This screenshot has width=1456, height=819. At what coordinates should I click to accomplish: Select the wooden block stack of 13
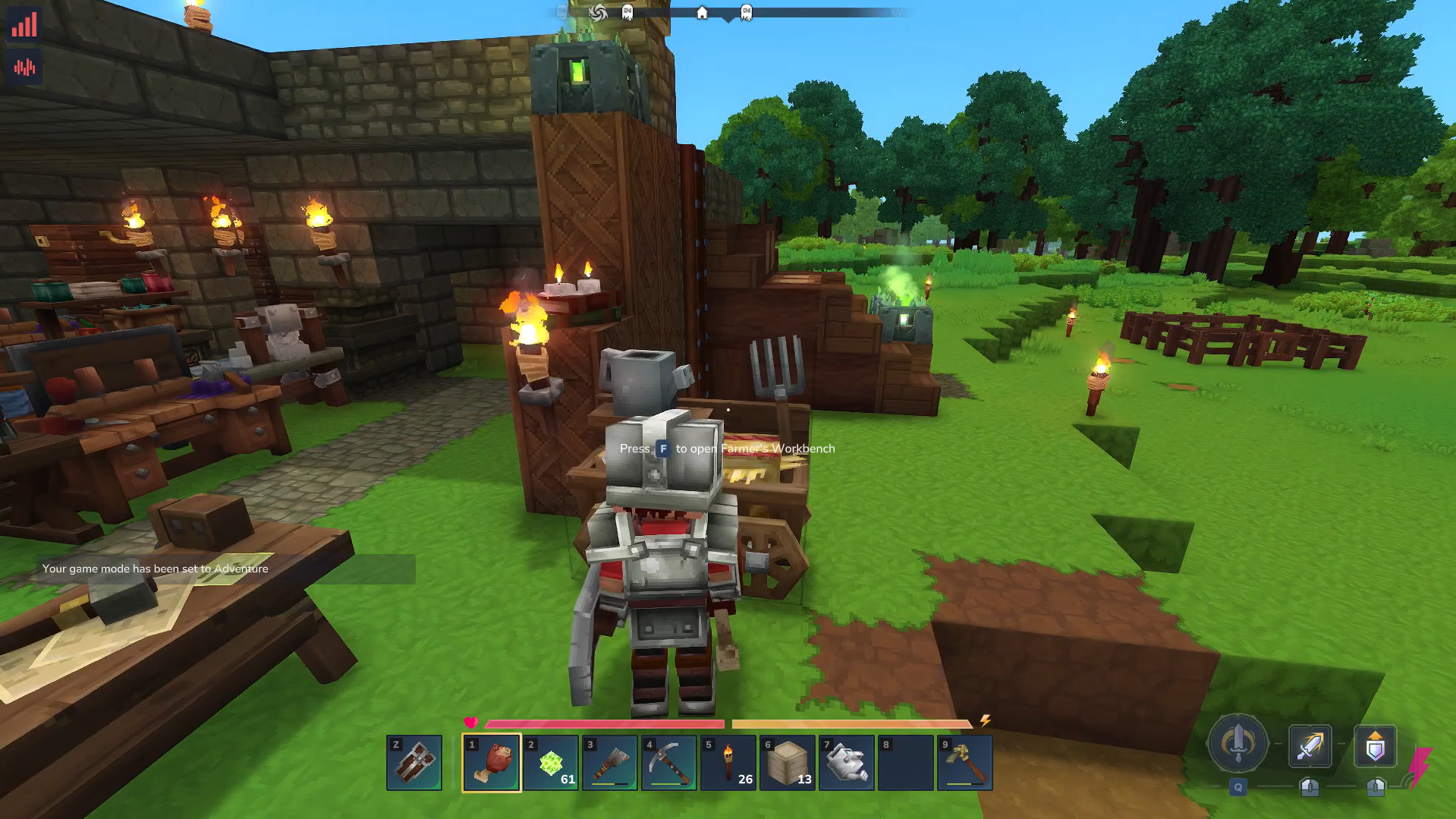pos(788,763)
